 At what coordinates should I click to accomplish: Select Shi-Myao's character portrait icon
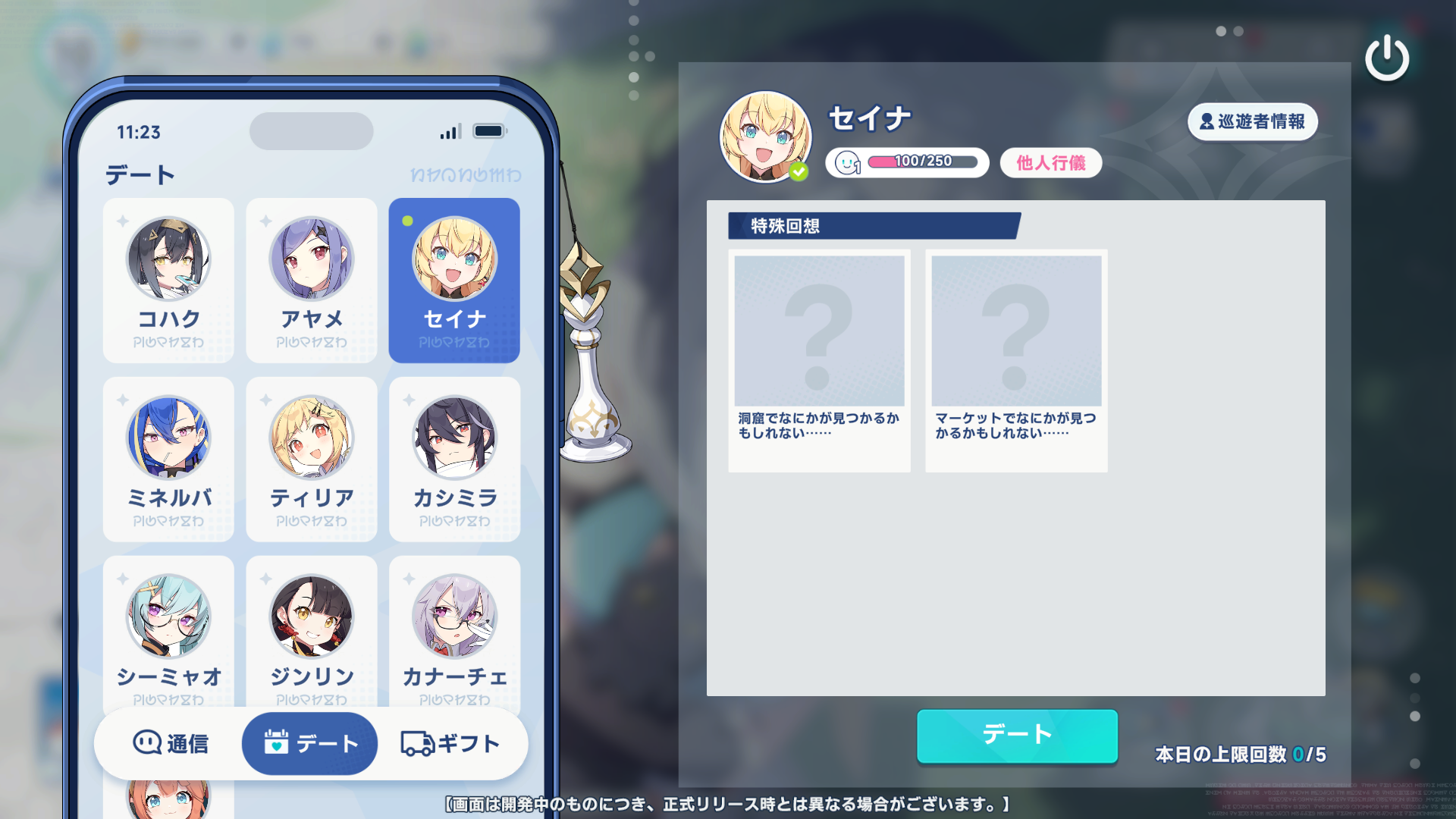point(168,617)
